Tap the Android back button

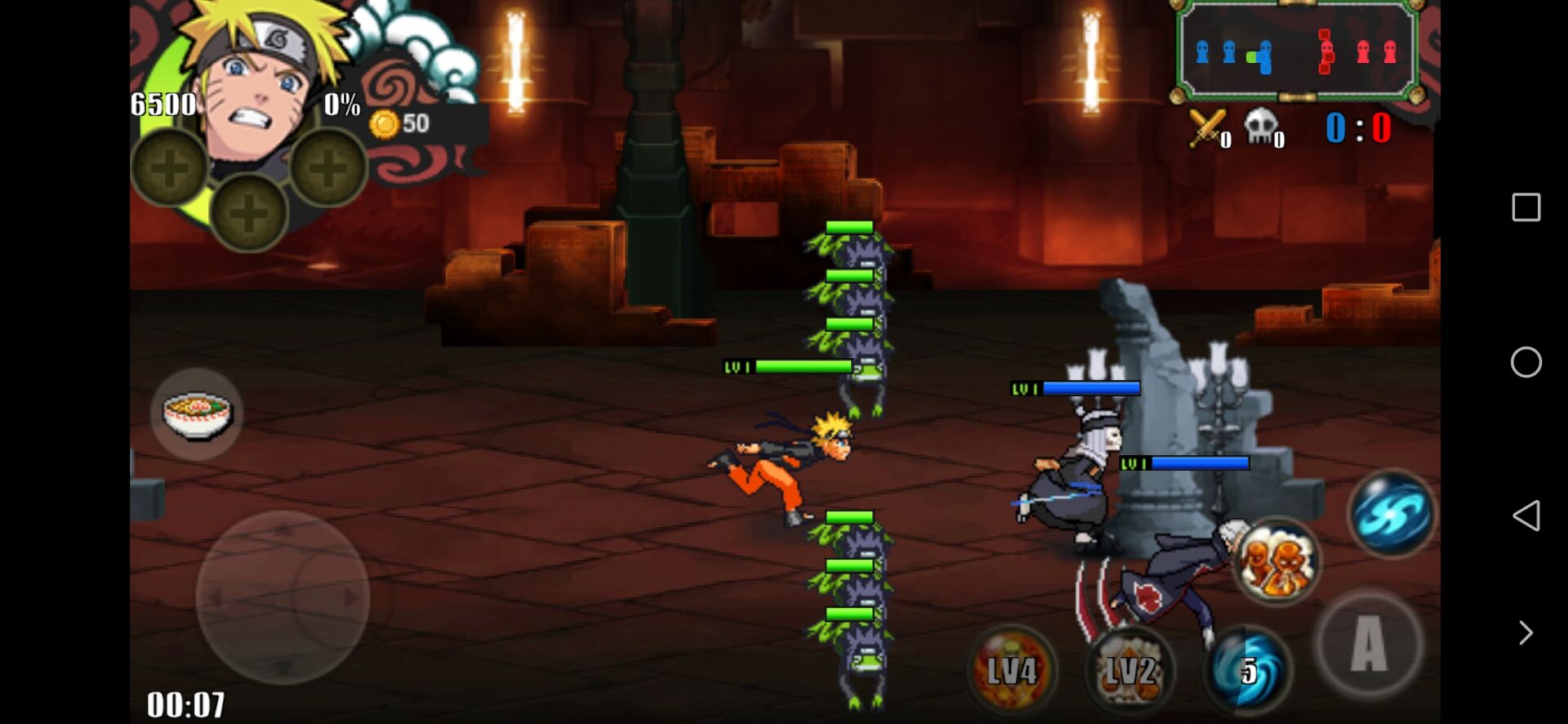1526,516
